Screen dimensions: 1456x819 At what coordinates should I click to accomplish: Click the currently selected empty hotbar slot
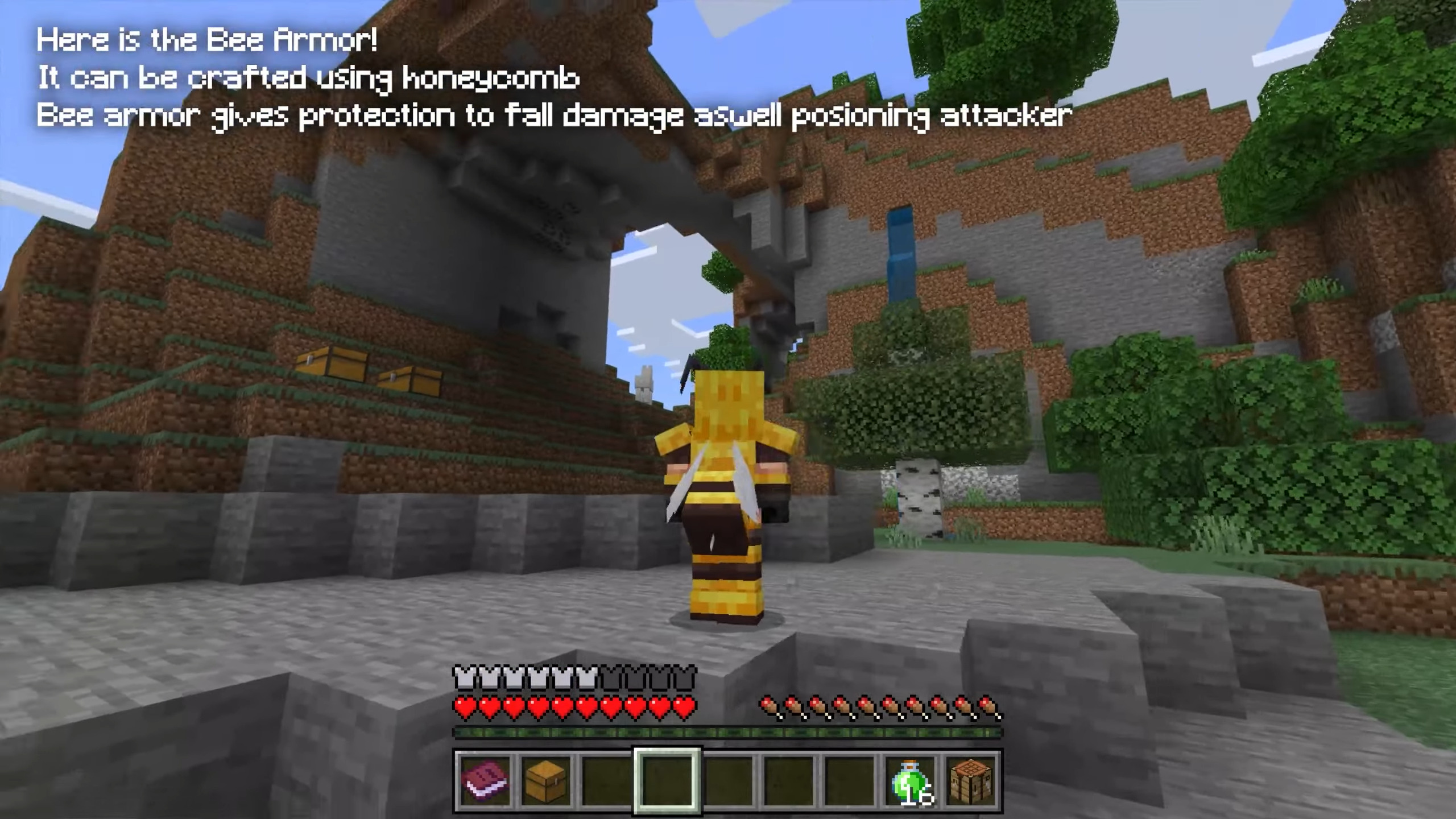[666, 779]
